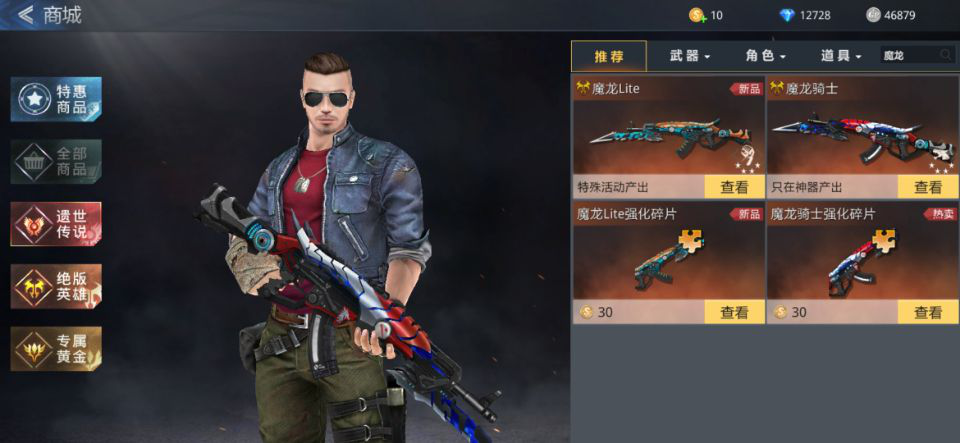
Task: Click the search box containing 魔龙
Action: point(907,55)
